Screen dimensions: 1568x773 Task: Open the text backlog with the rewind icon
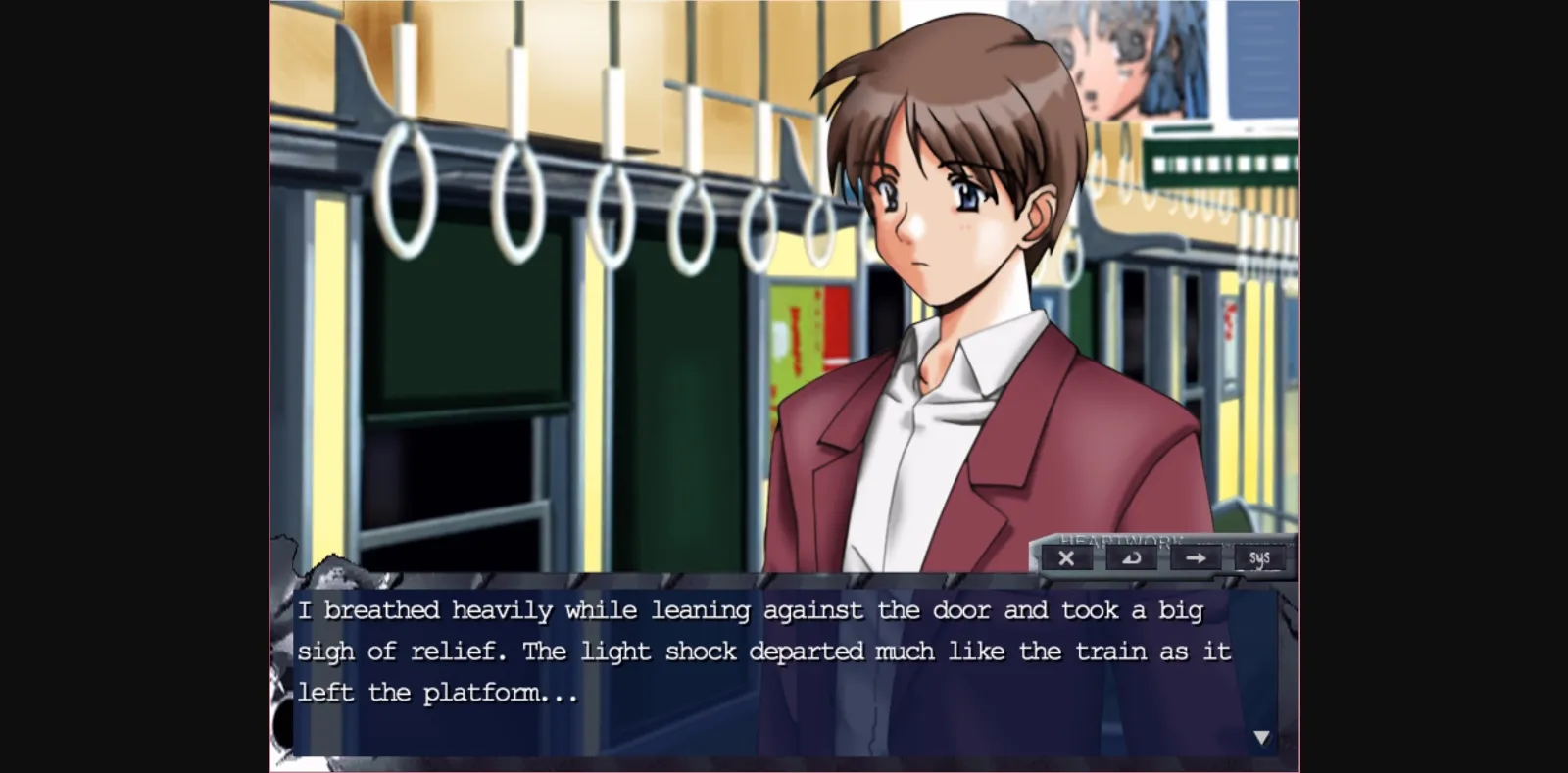(x=1132, y=558)
